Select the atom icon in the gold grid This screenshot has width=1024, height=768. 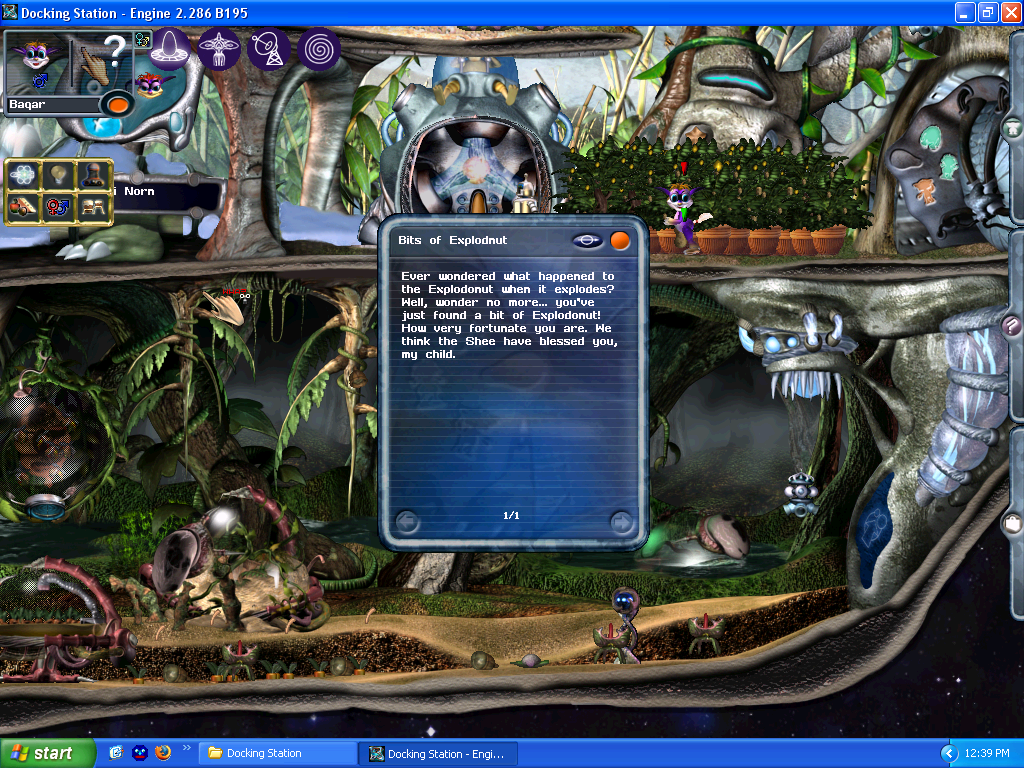(23, 176)
